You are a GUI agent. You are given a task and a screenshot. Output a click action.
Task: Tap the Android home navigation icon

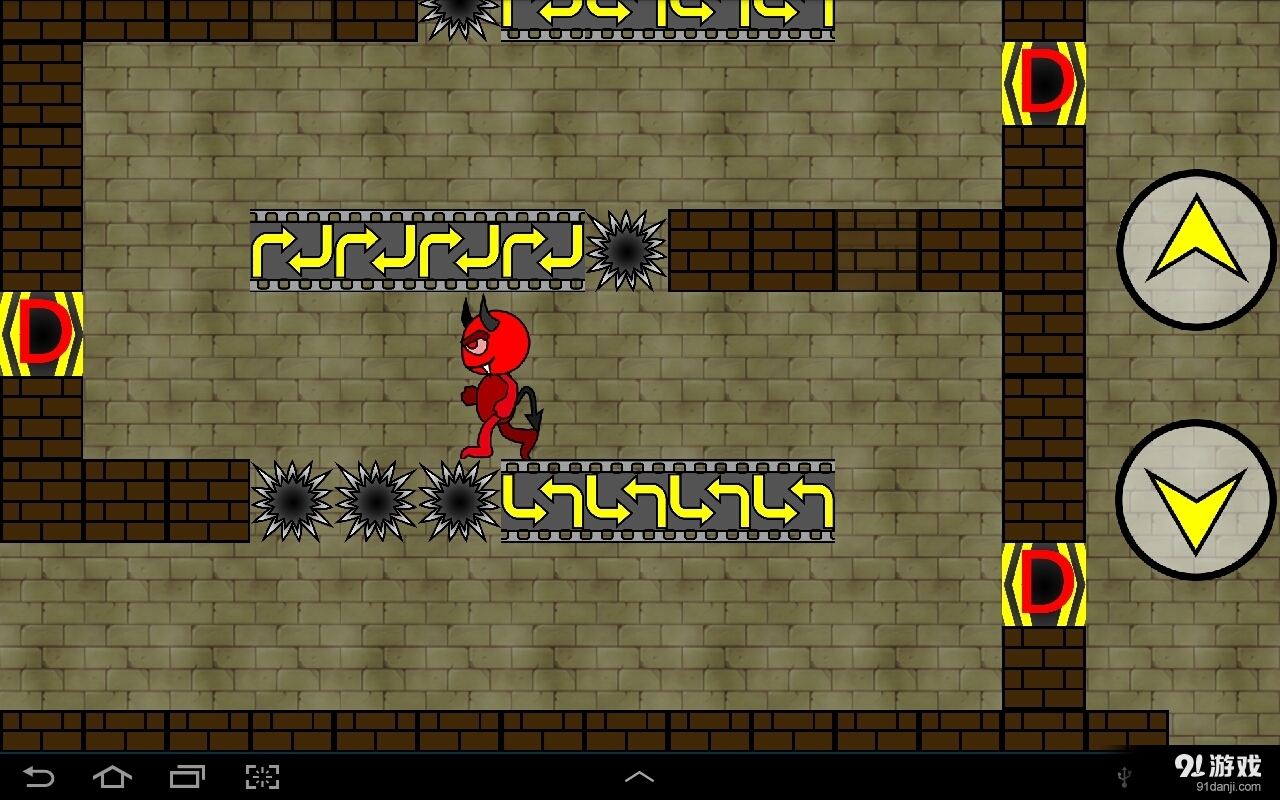coord(113,775)
